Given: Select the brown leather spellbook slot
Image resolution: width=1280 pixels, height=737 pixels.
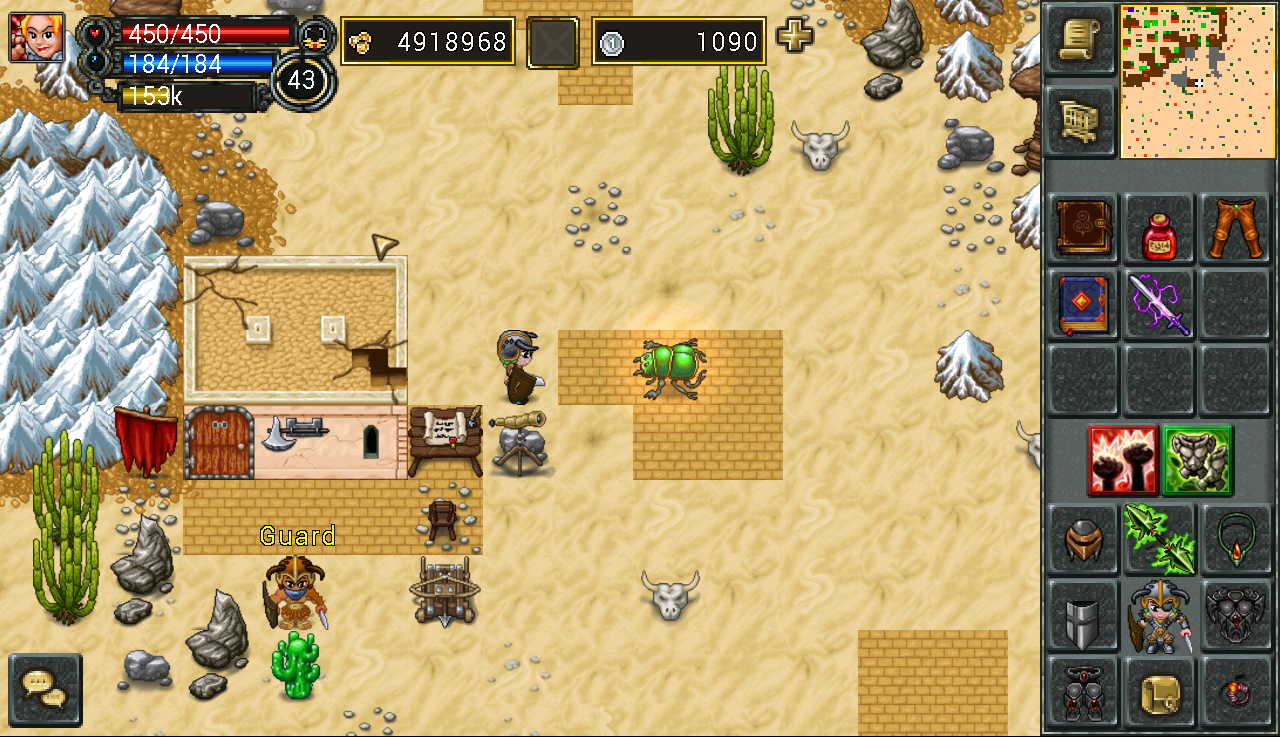Looking at the screenshot, I should (1083, 228).
